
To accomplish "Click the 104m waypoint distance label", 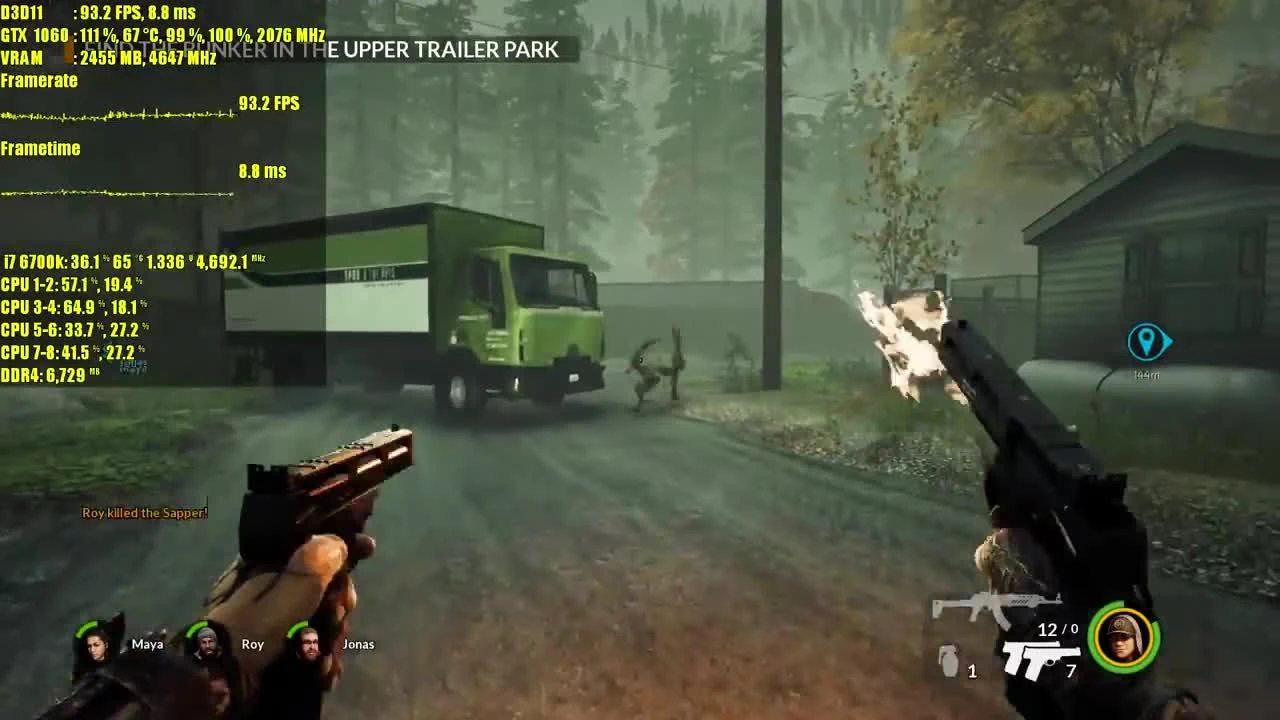I will 1148,374.
